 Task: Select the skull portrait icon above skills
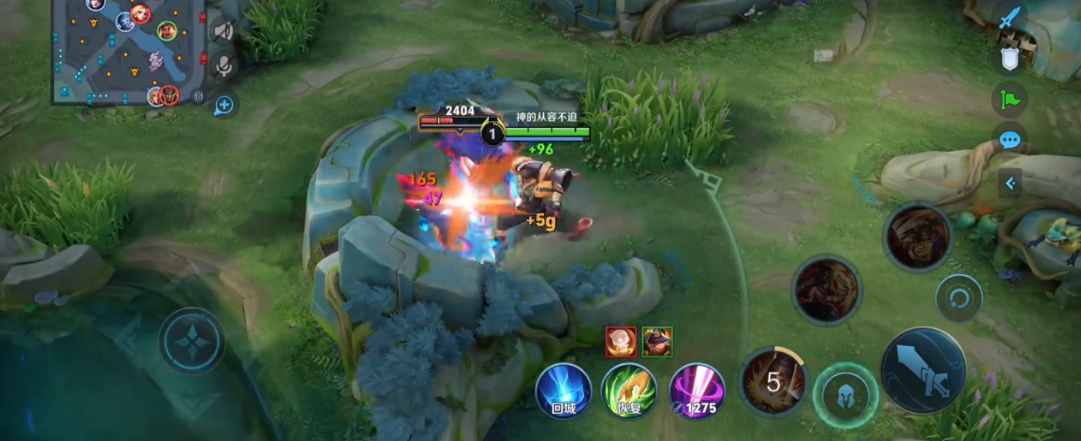tap(619, 341)
